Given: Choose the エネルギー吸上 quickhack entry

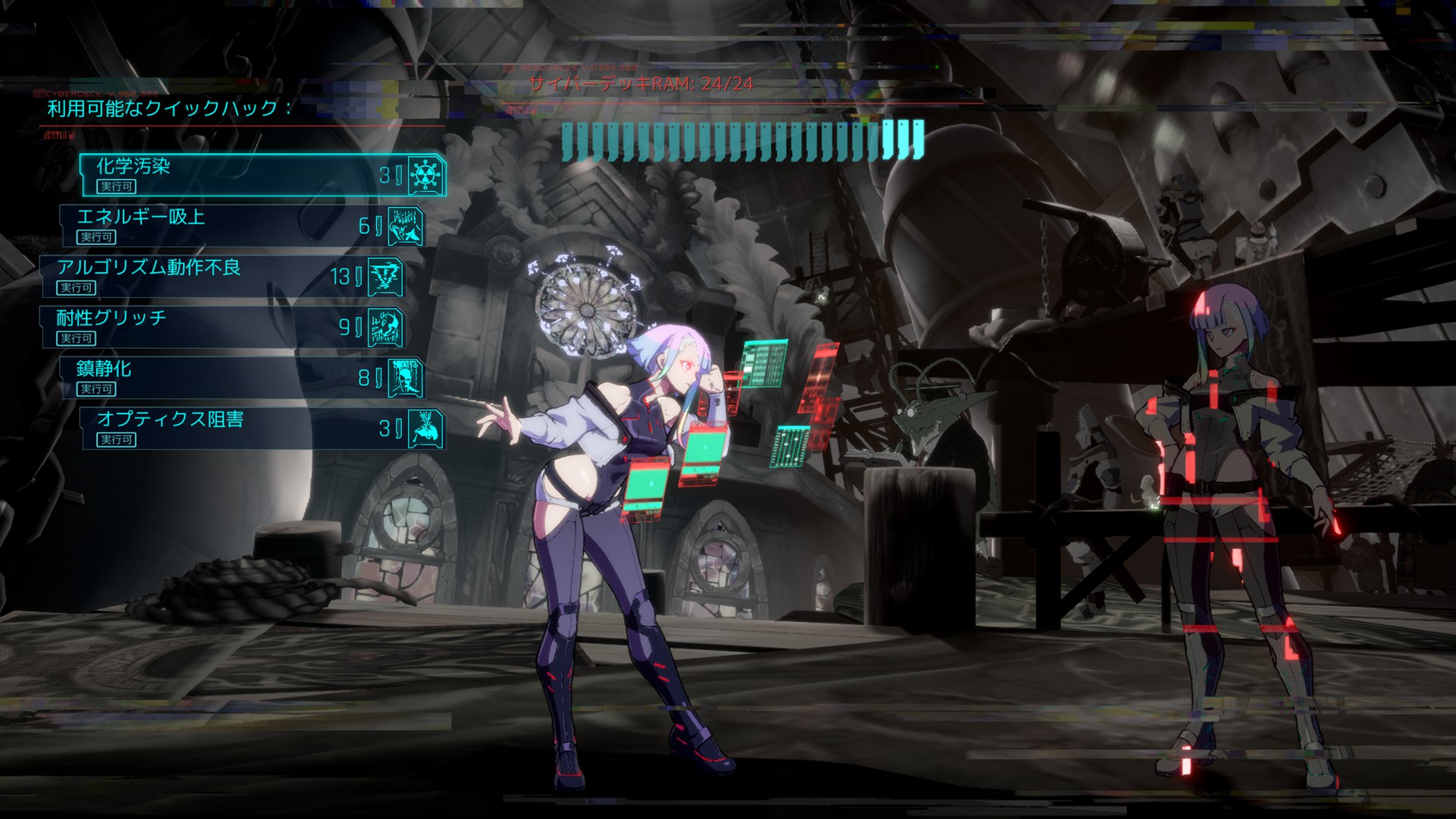Looking at the screenshot, I should click(x=243, y=226).
